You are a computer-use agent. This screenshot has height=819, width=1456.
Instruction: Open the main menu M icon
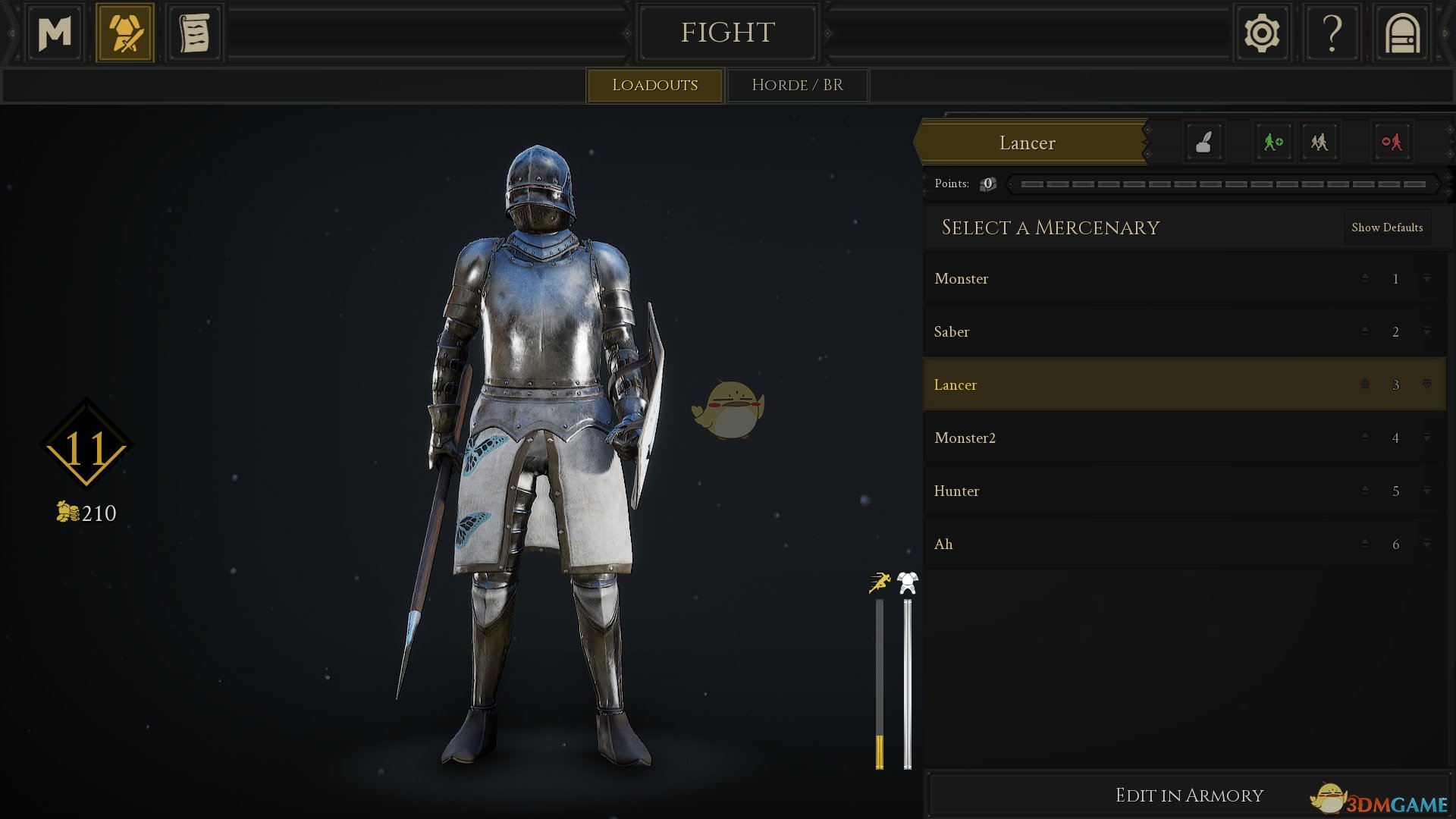tap(55, 33)
